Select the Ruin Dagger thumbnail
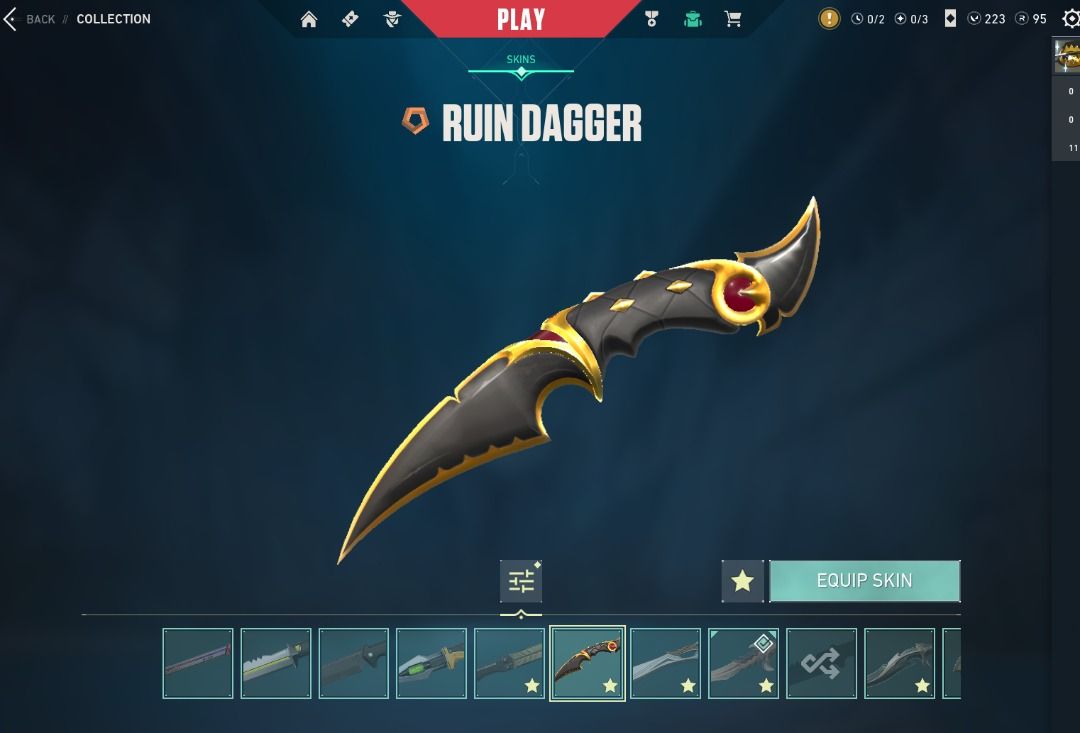1080x733 pixels. coord(587,663)
